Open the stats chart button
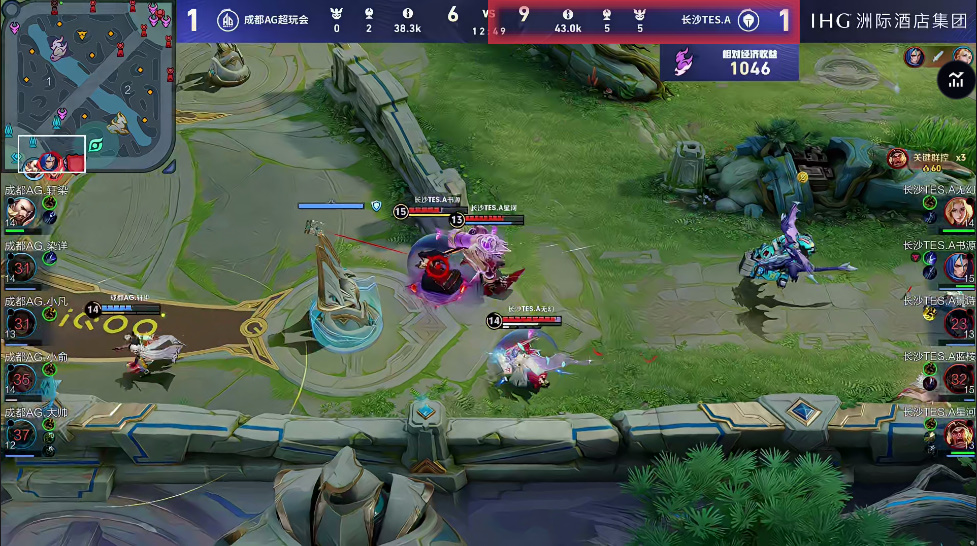 point(956,80)
